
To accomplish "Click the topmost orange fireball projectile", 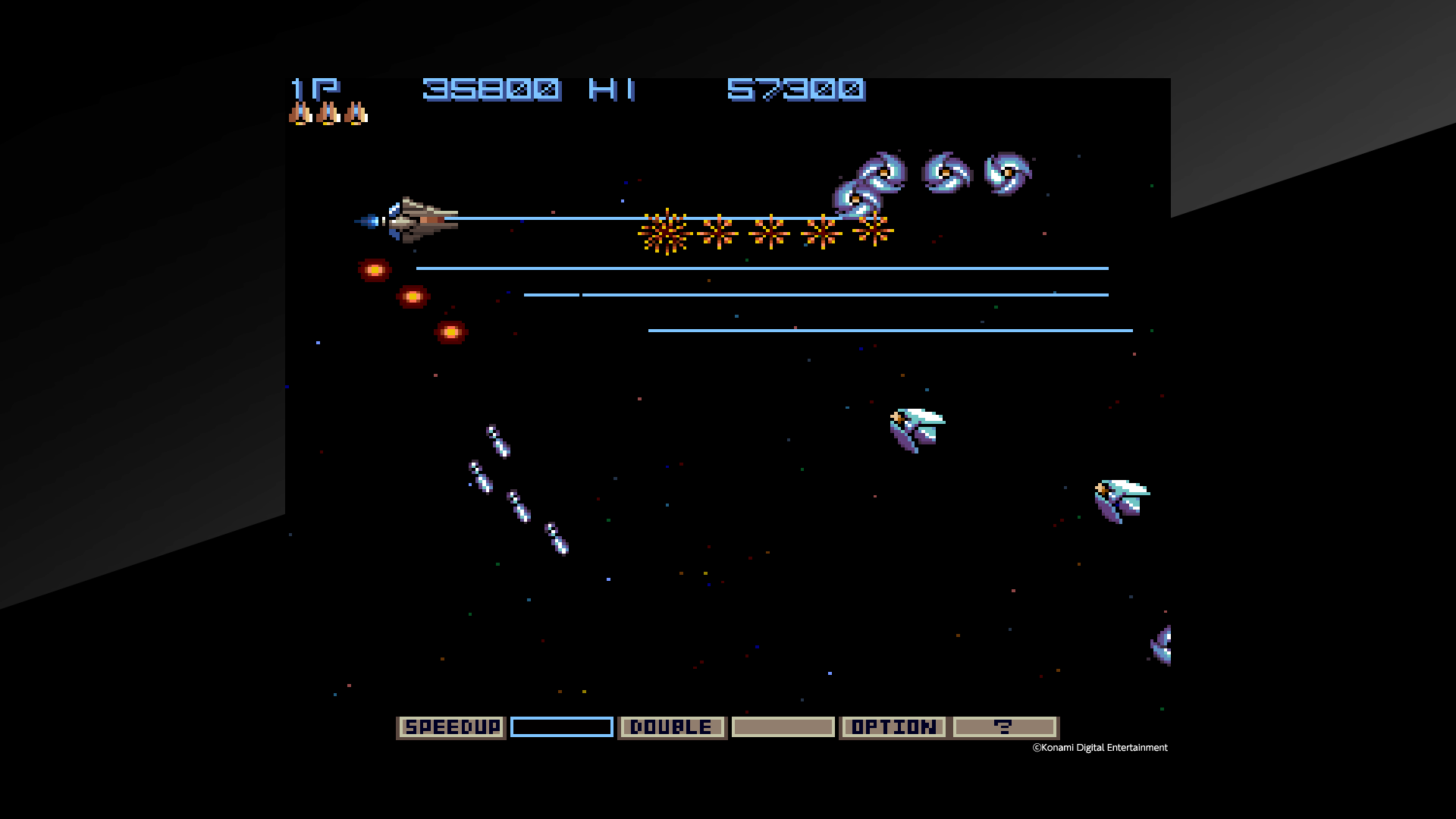I will (373, 269).
